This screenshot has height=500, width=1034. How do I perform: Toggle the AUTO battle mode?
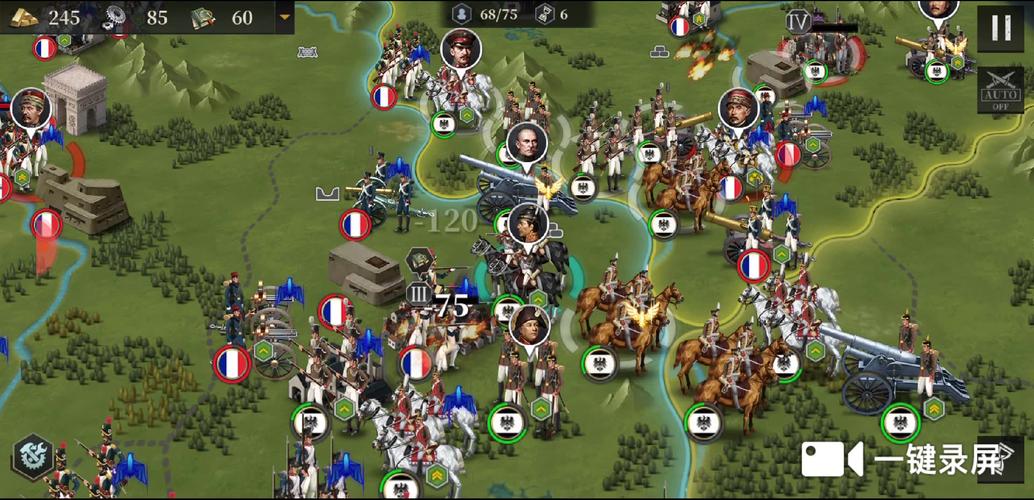point(1000,89)
